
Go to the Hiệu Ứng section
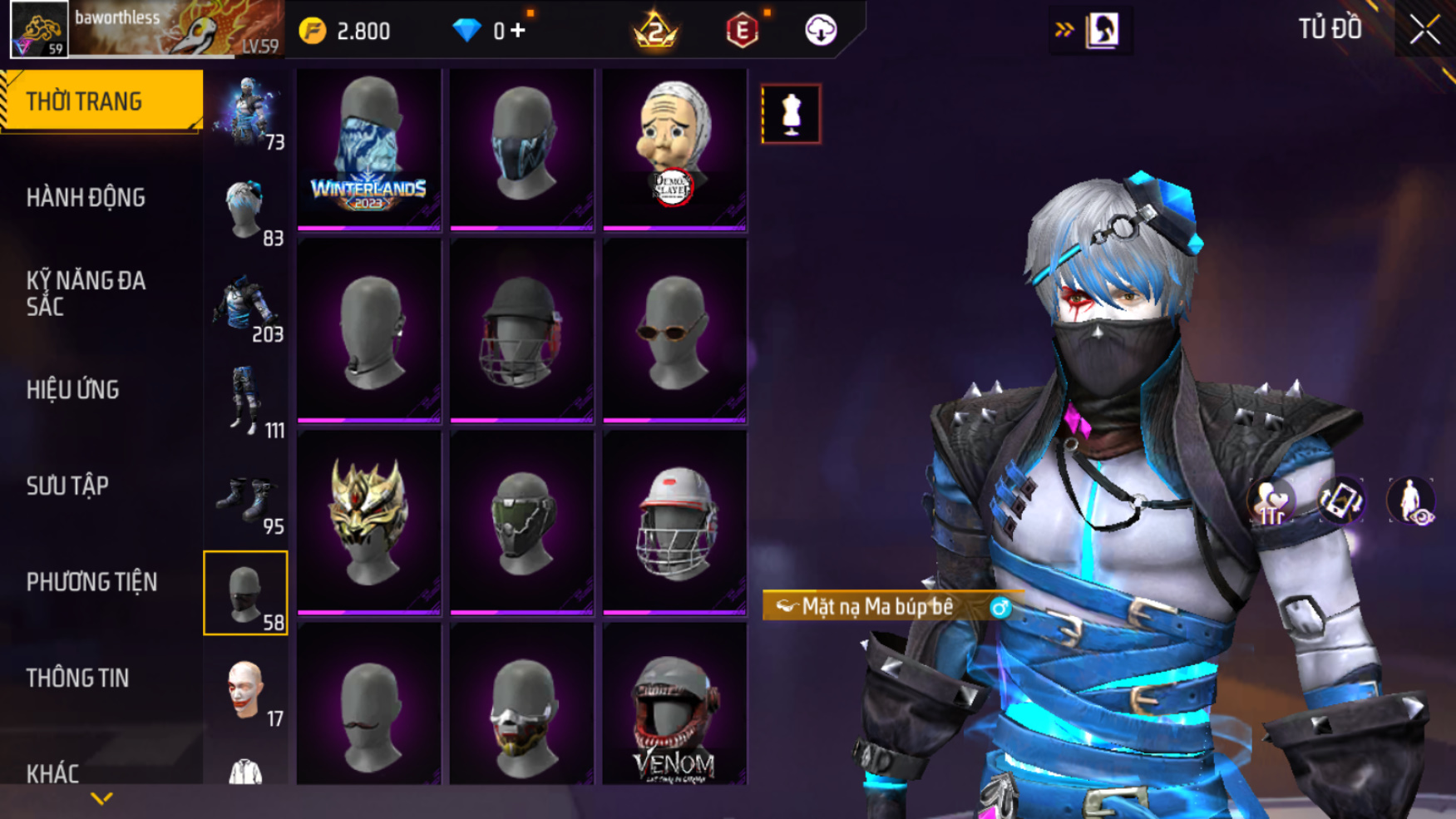point(73,389)
